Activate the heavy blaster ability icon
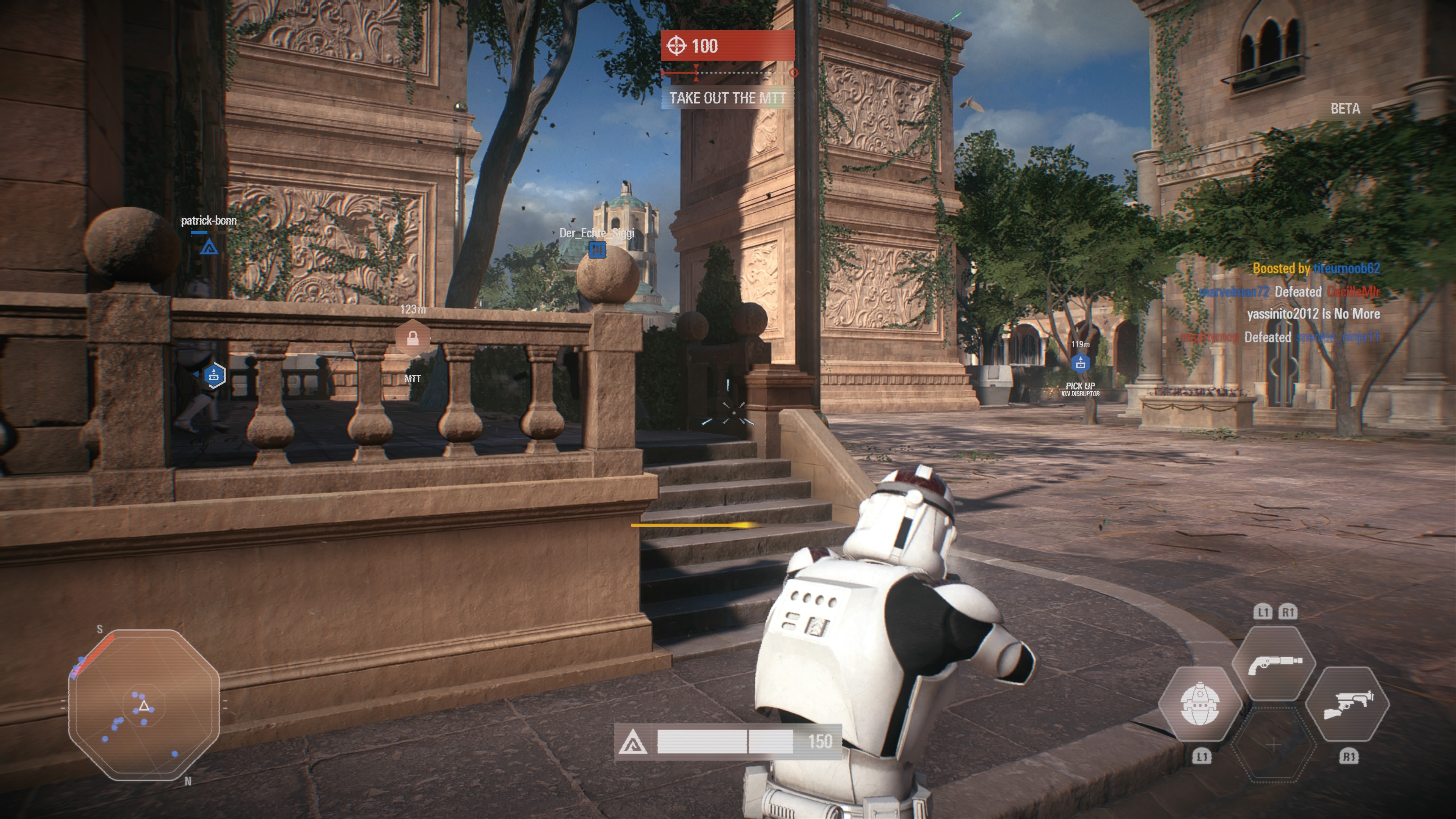The image size is (1456, 819). click(x=1348, y=704)
